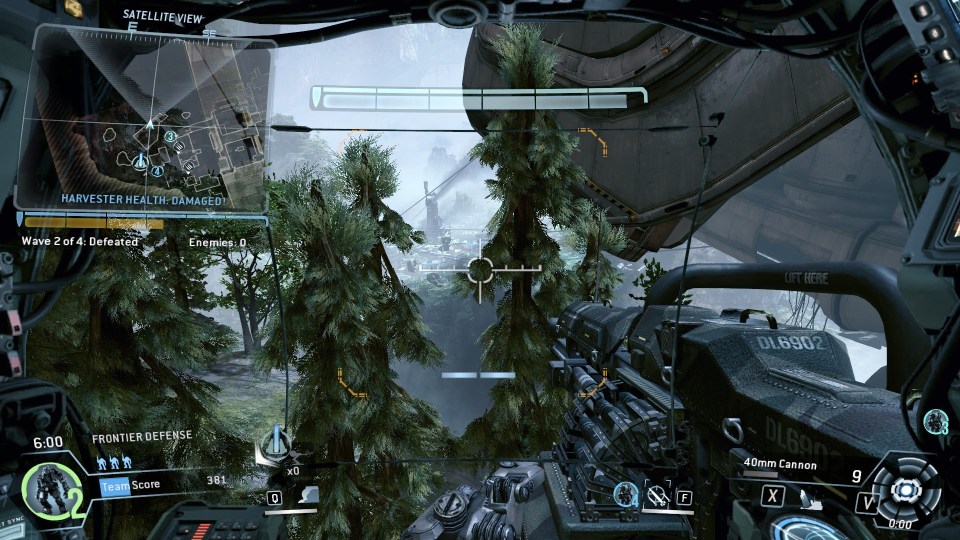Click teammate 4's Titan portrait icon
The width and height of the screenshot is (960, 540).
coord(625,493)
